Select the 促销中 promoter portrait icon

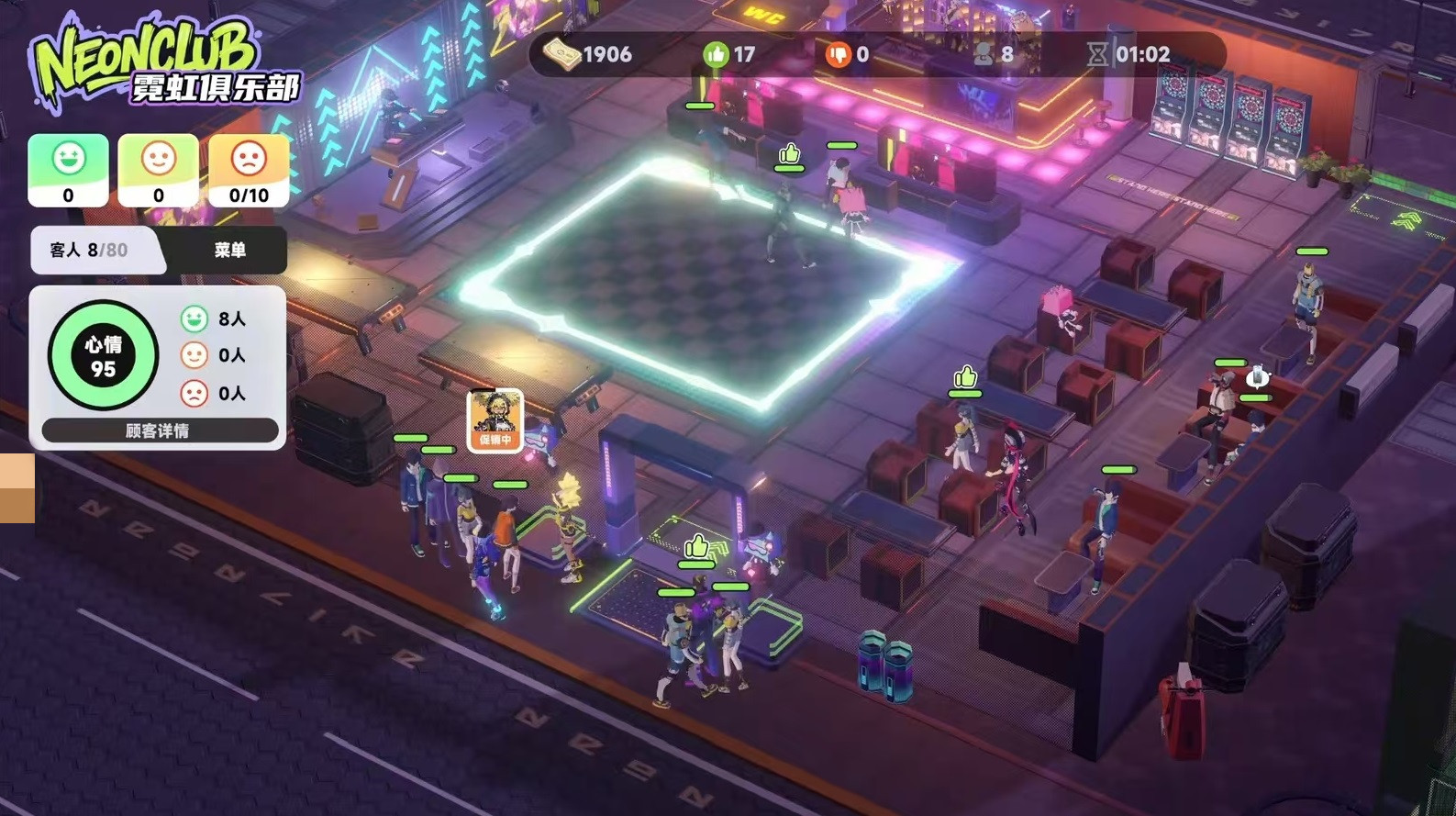pyautogui.click(x=495, y=420)
